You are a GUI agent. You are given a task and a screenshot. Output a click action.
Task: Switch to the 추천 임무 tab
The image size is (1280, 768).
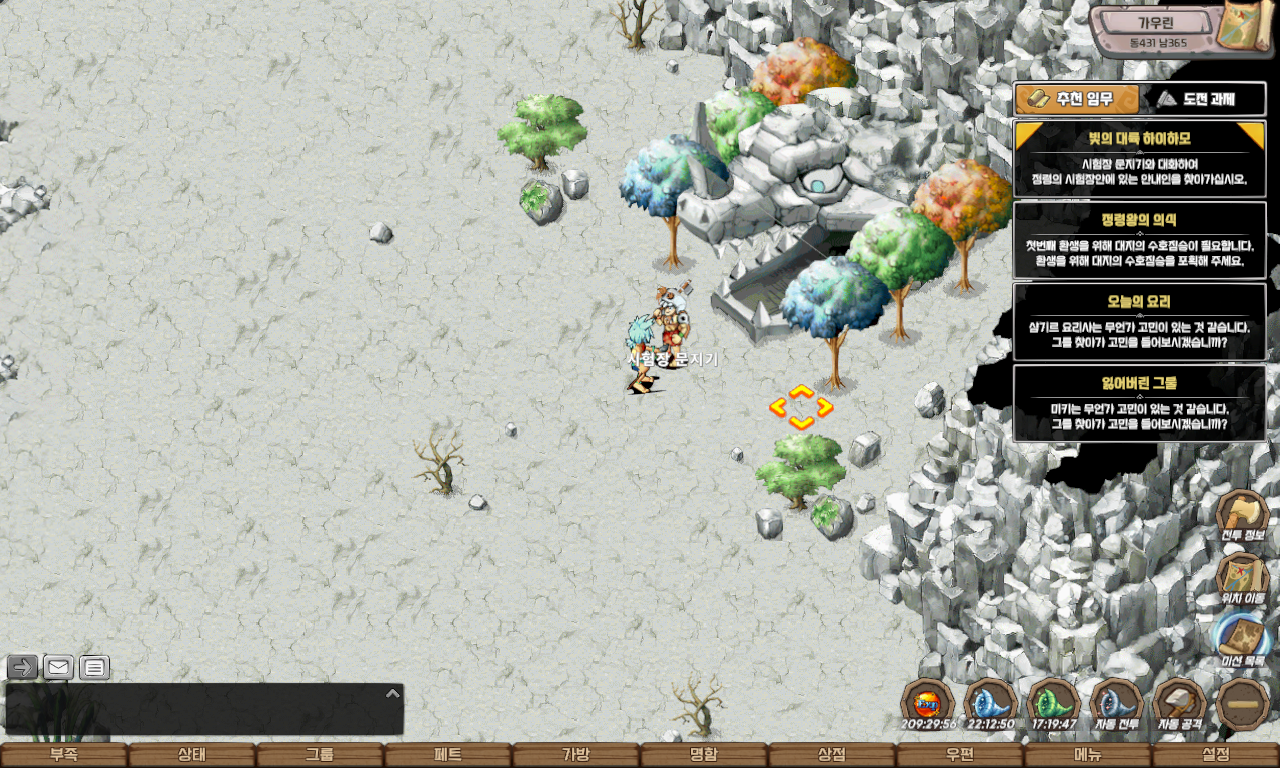click(1078, 99)
